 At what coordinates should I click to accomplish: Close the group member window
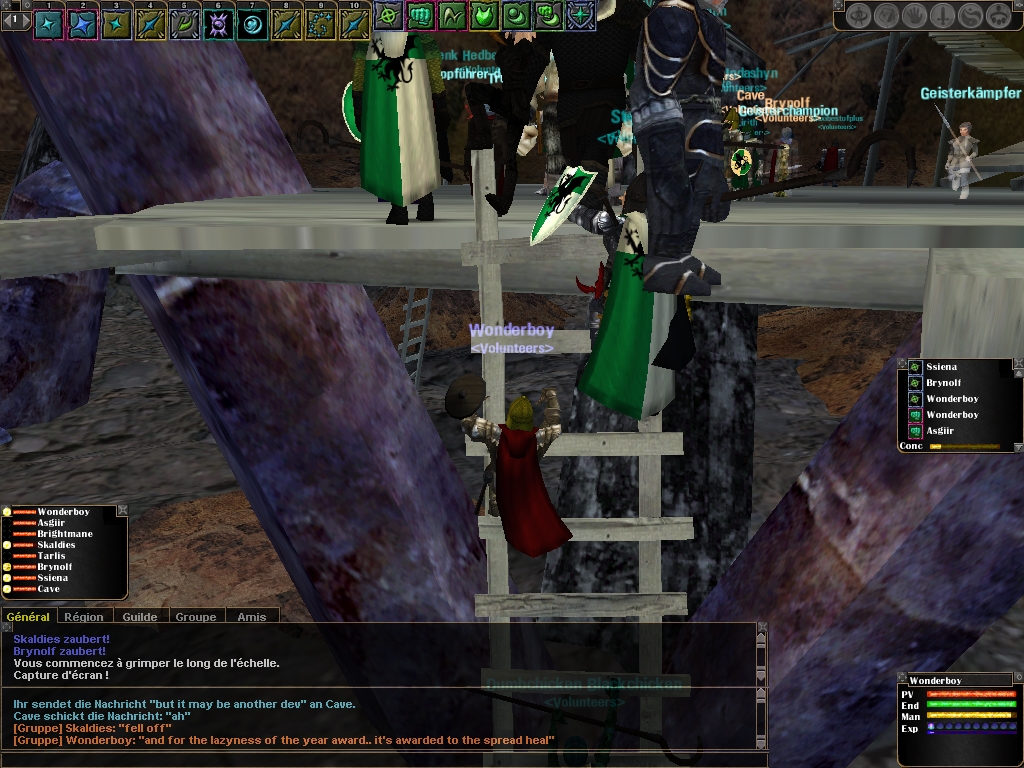coord(122,511)
